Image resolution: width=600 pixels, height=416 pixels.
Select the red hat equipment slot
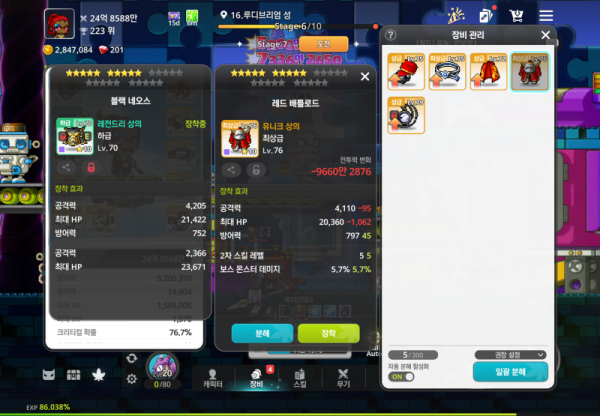point(406,72)
